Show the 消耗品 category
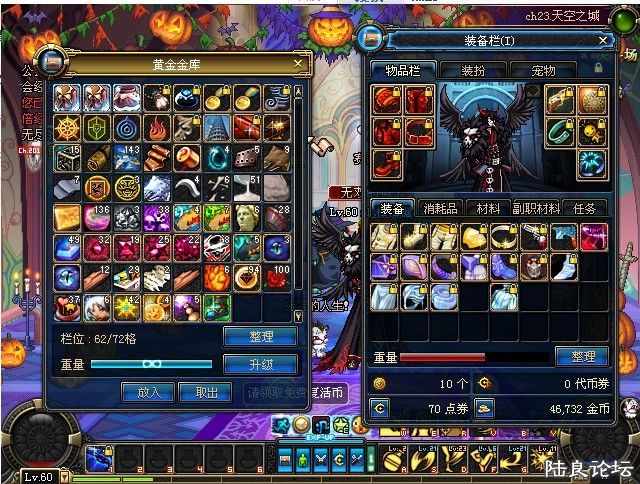 [441, 208]
